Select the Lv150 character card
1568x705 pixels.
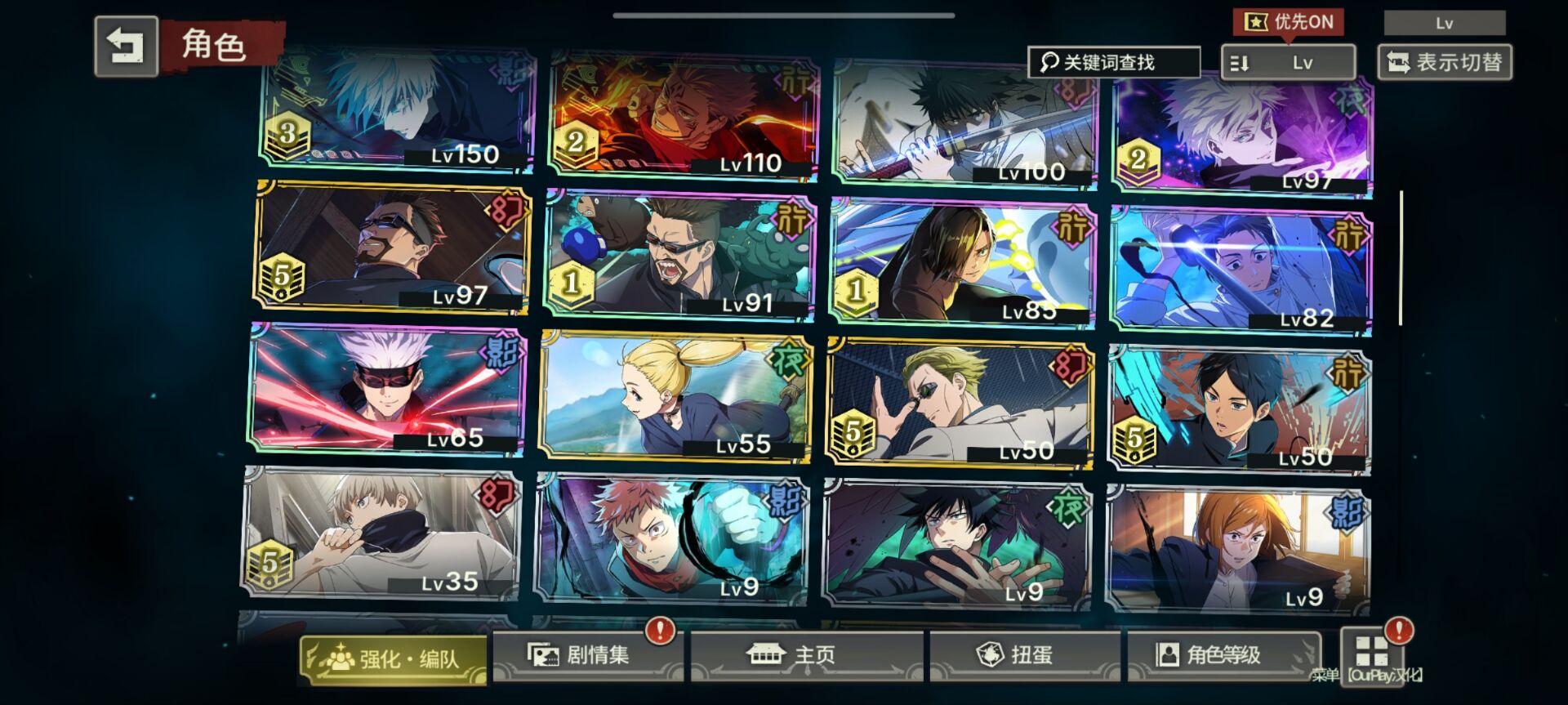coord(398,112)
